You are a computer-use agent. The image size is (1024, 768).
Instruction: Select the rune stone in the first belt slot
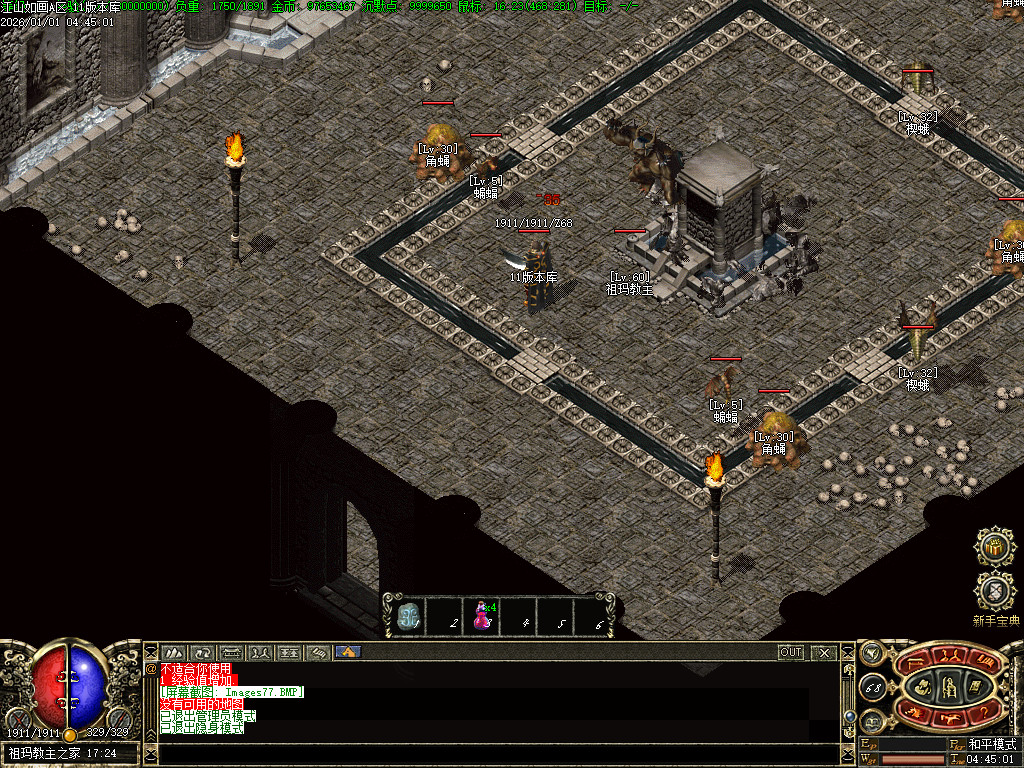[x=407, y=617]
